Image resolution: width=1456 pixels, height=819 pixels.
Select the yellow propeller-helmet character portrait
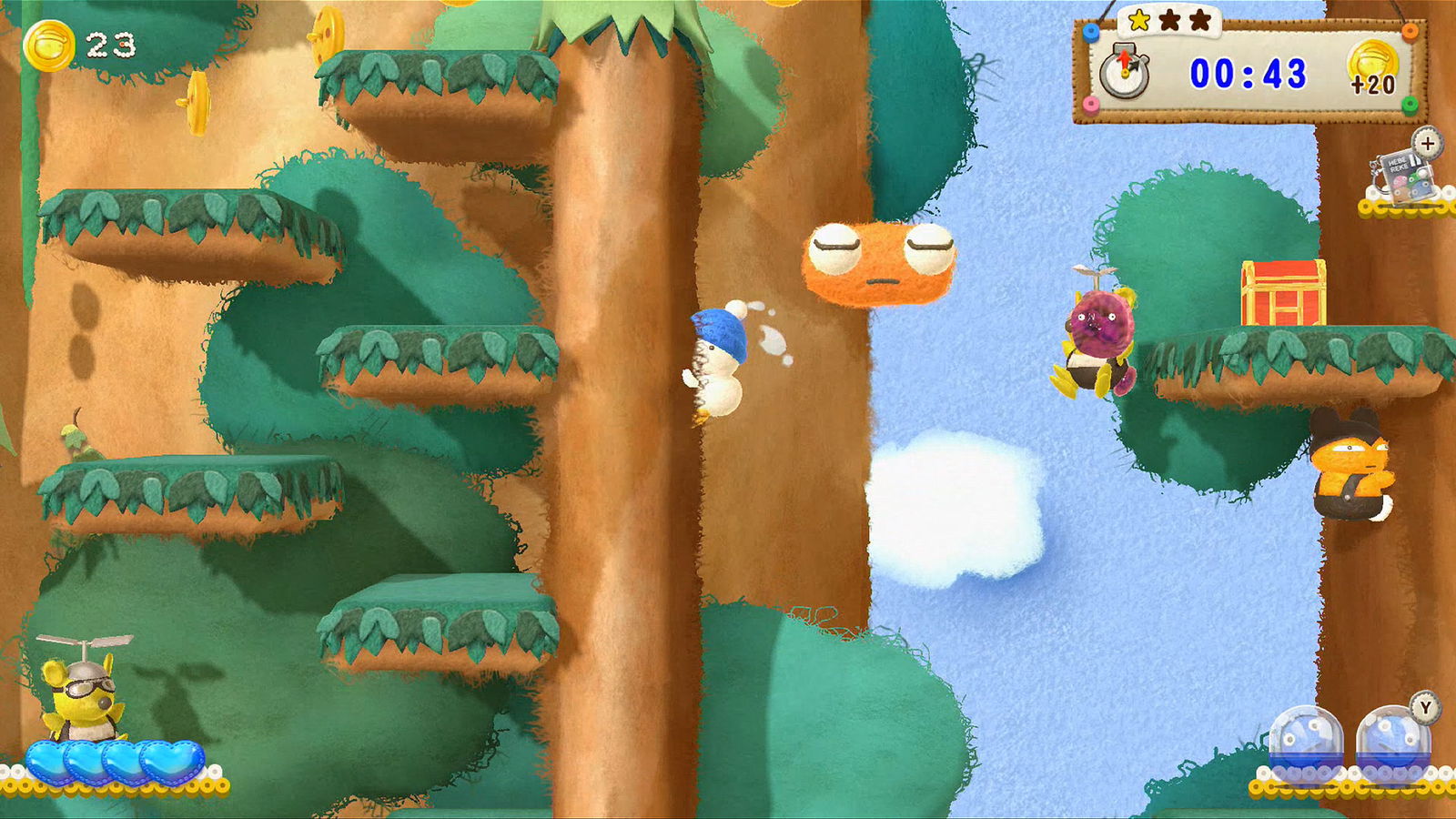(80, 692)
